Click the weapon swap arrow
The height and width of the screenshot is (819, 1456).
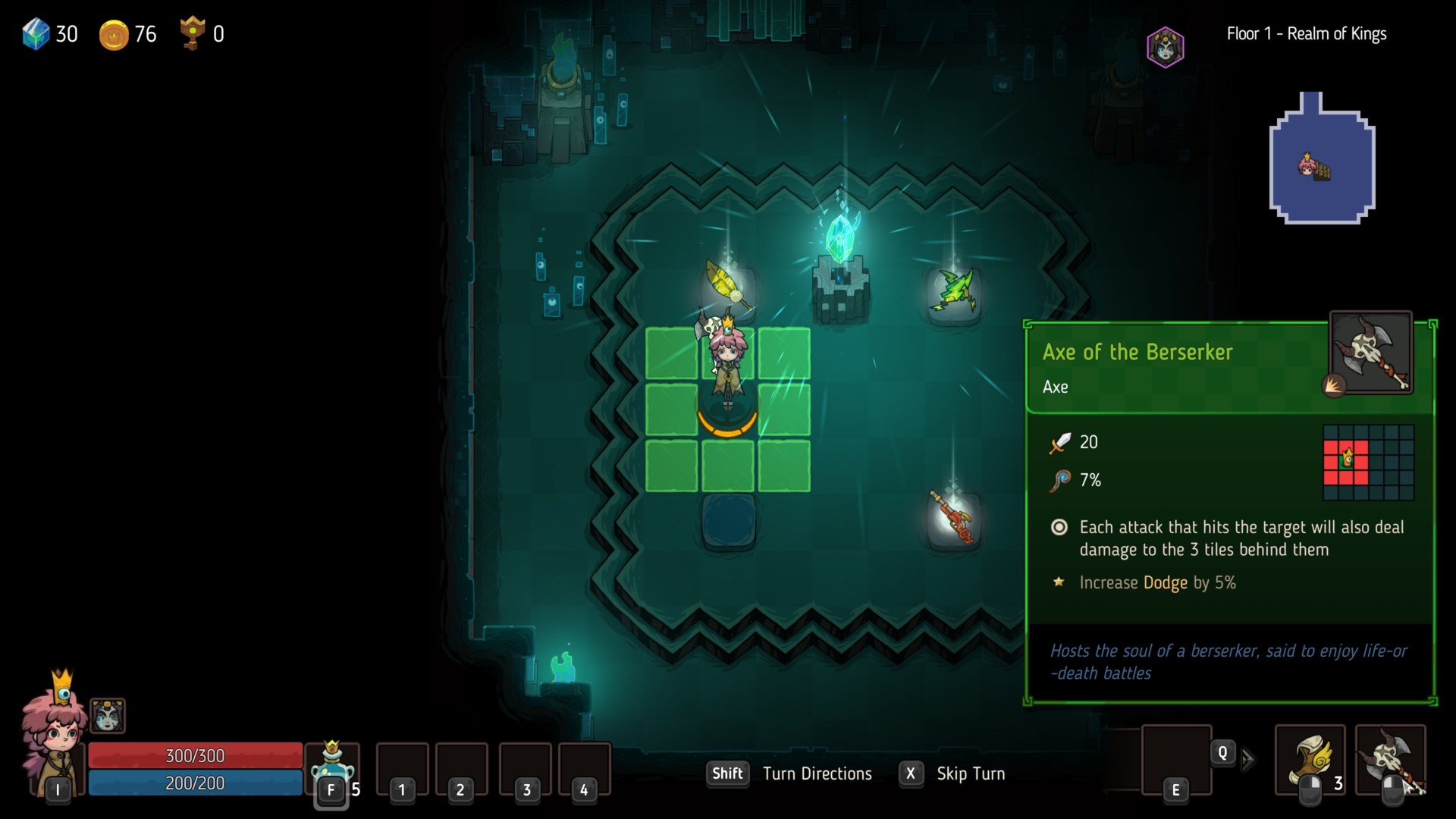pyautogui.click(x=1247, y=759)
